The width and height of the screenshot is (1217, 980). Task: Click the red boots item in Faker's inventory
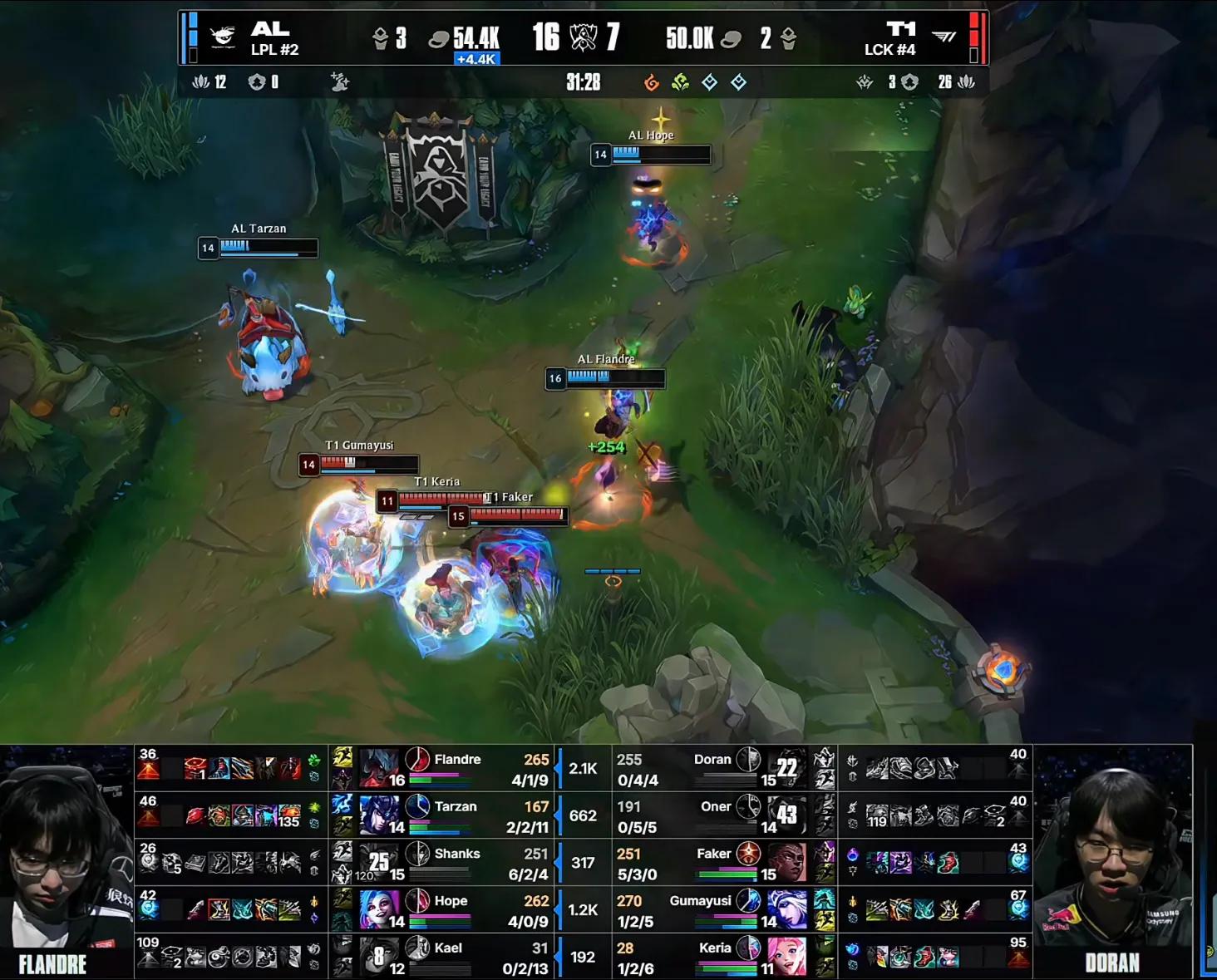coord(948,864)
